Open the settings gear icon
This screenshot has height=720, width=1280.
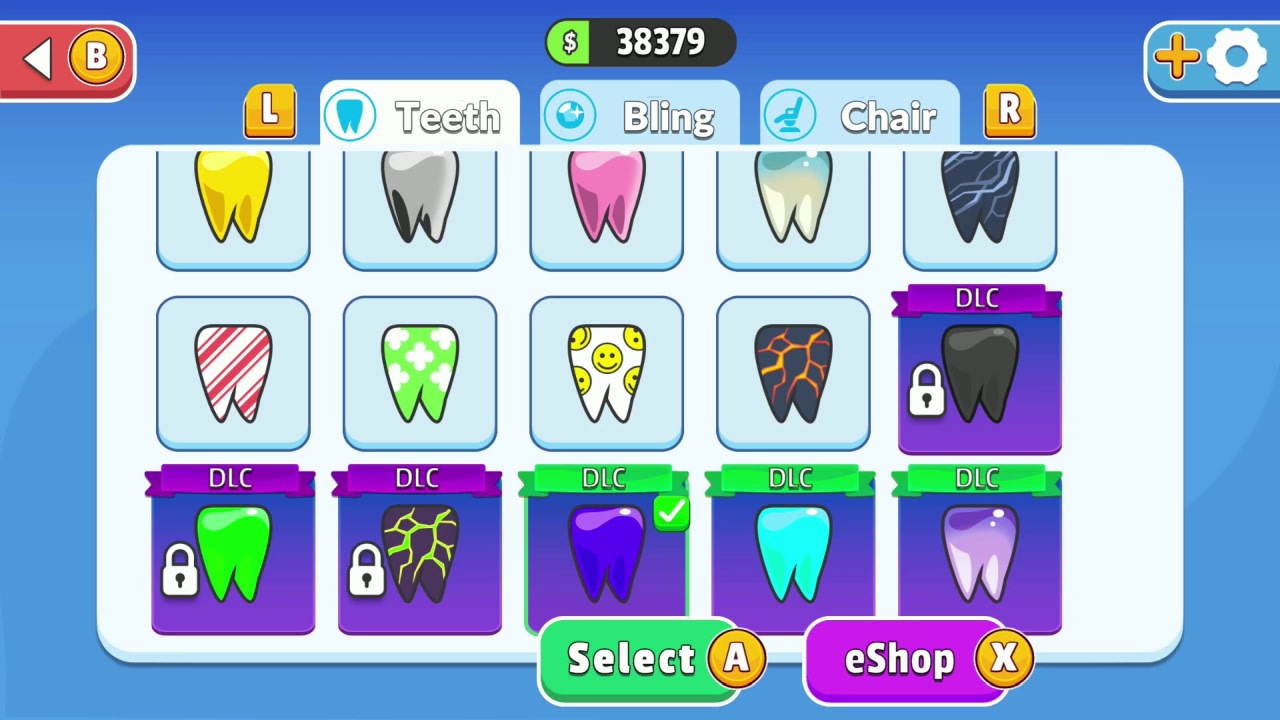click(1237, 57)
